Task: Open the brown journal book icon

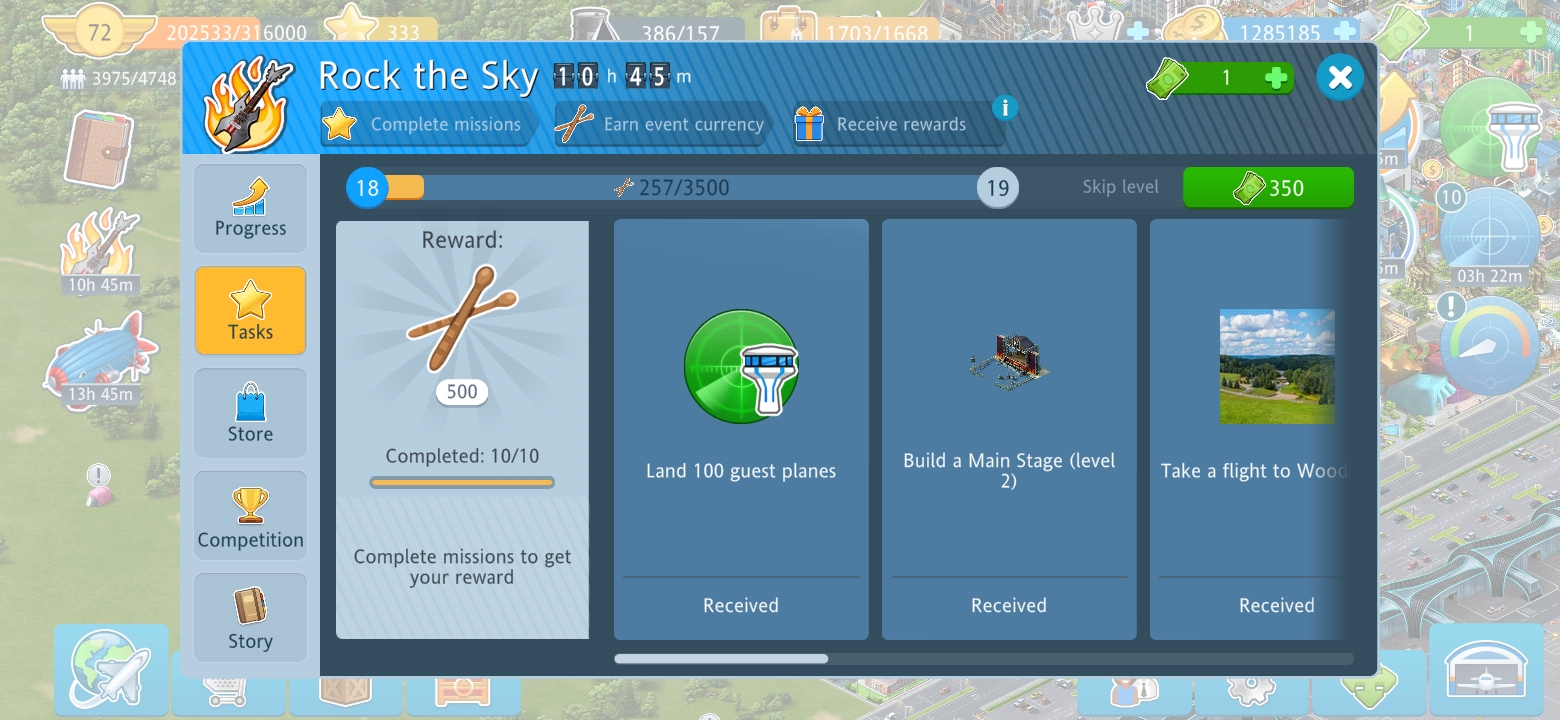Action: pyautogui.click(x=99, y=148)
